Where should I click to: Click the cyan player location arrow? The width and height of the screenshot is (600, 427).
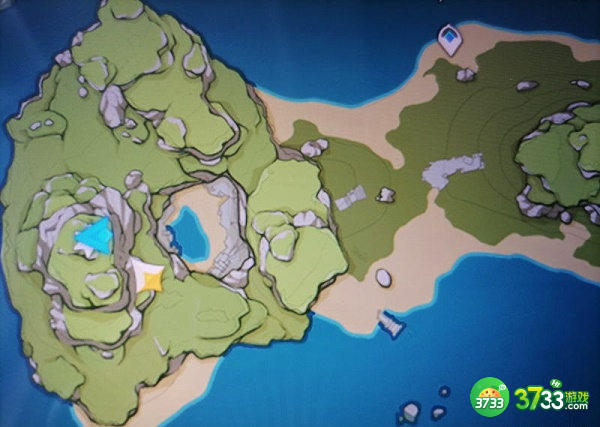[x=95, y=236]
